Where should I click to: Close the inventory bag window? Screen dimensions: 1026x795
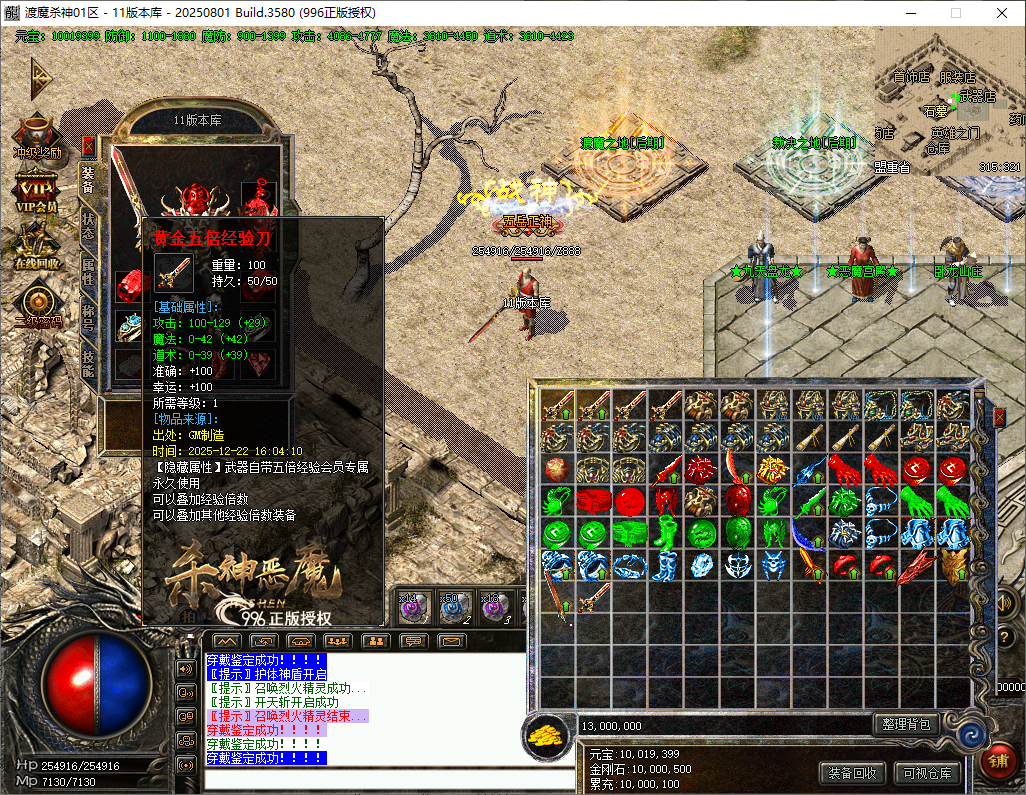tap(998, 416)
